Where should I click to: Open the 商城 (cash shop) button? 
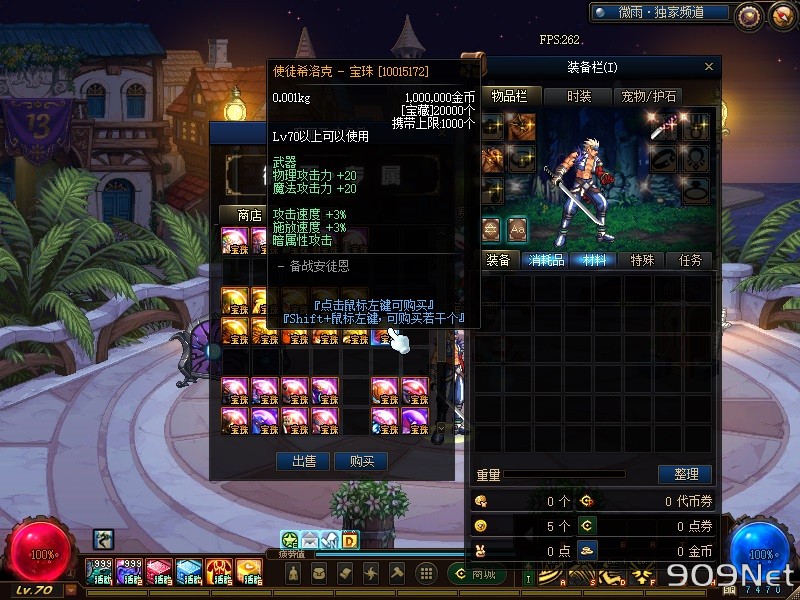pyautogui.click(x=479, y=574)
